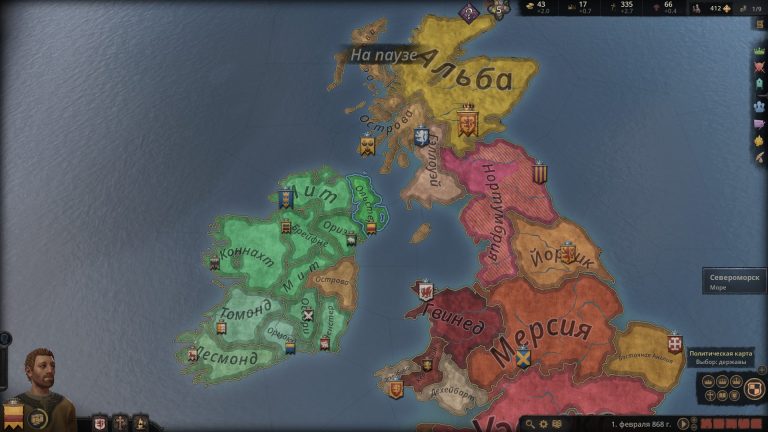The width and height of the screenshot is (768, 432).
Task: Resume the game with the play button
Action: (x=684, y=424)
